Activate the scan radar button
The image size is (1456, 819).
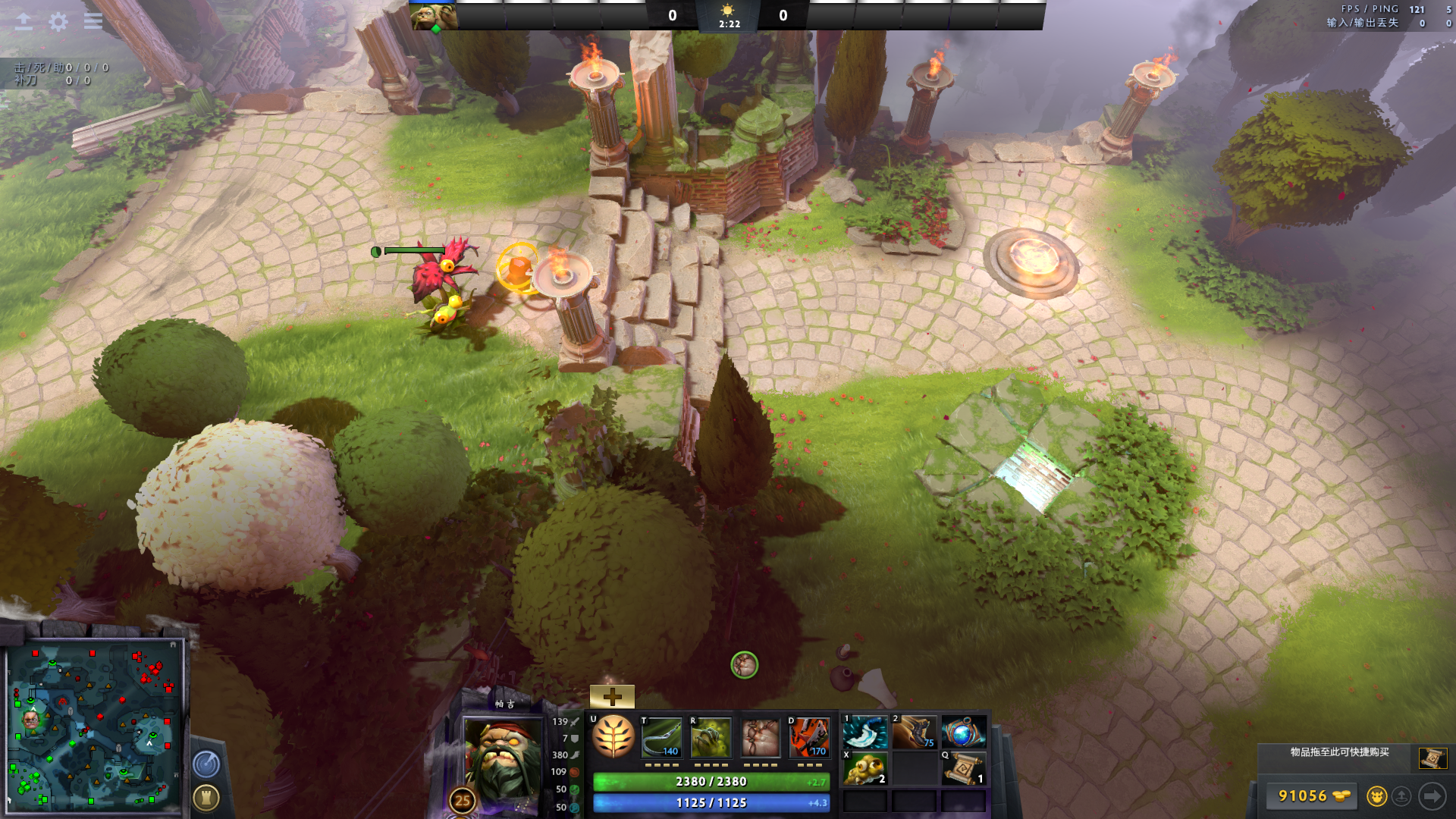206,764
